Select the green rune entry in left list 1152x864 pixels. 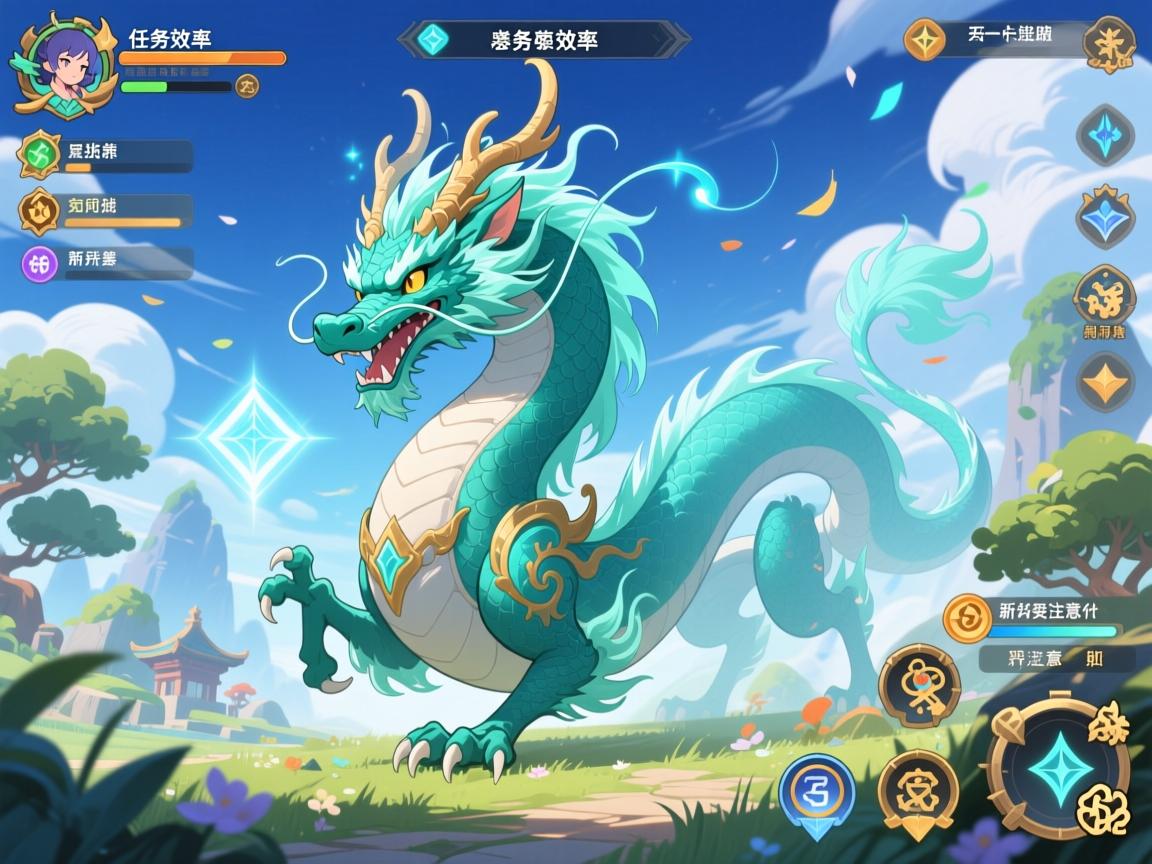point(41,154)
